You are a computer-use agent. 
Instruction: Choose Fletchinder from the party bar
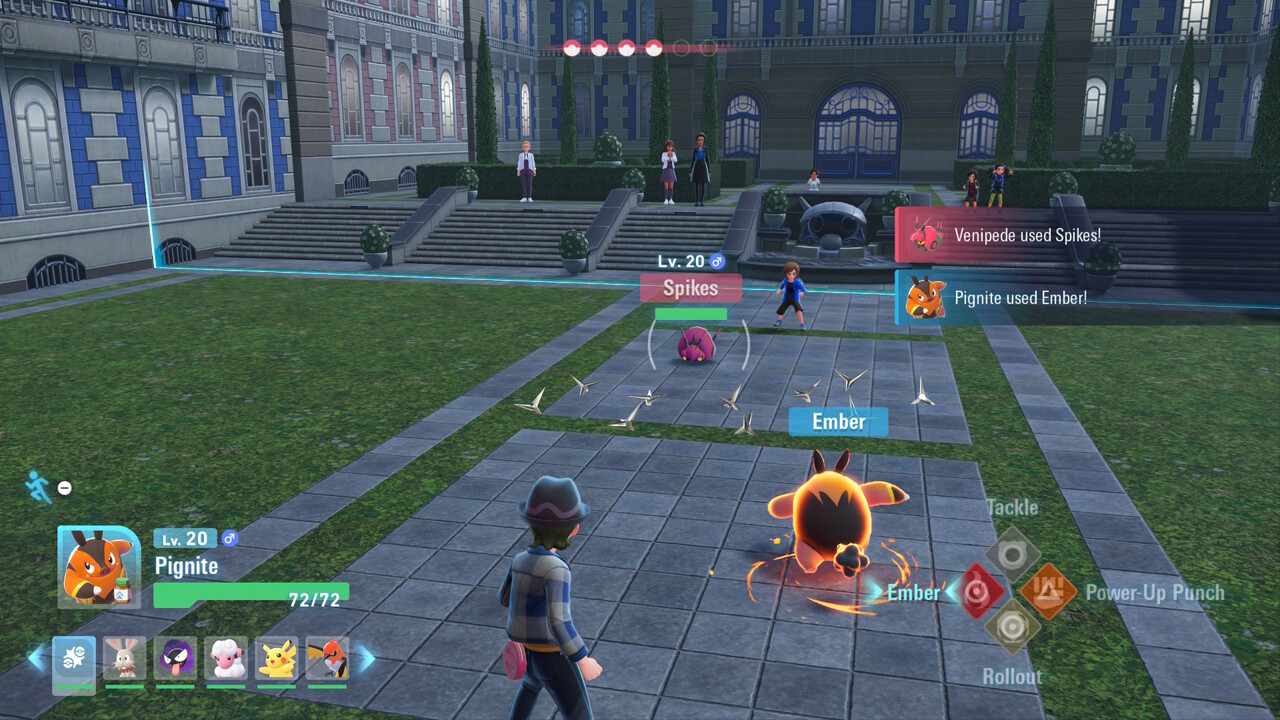tap(327, 659)
